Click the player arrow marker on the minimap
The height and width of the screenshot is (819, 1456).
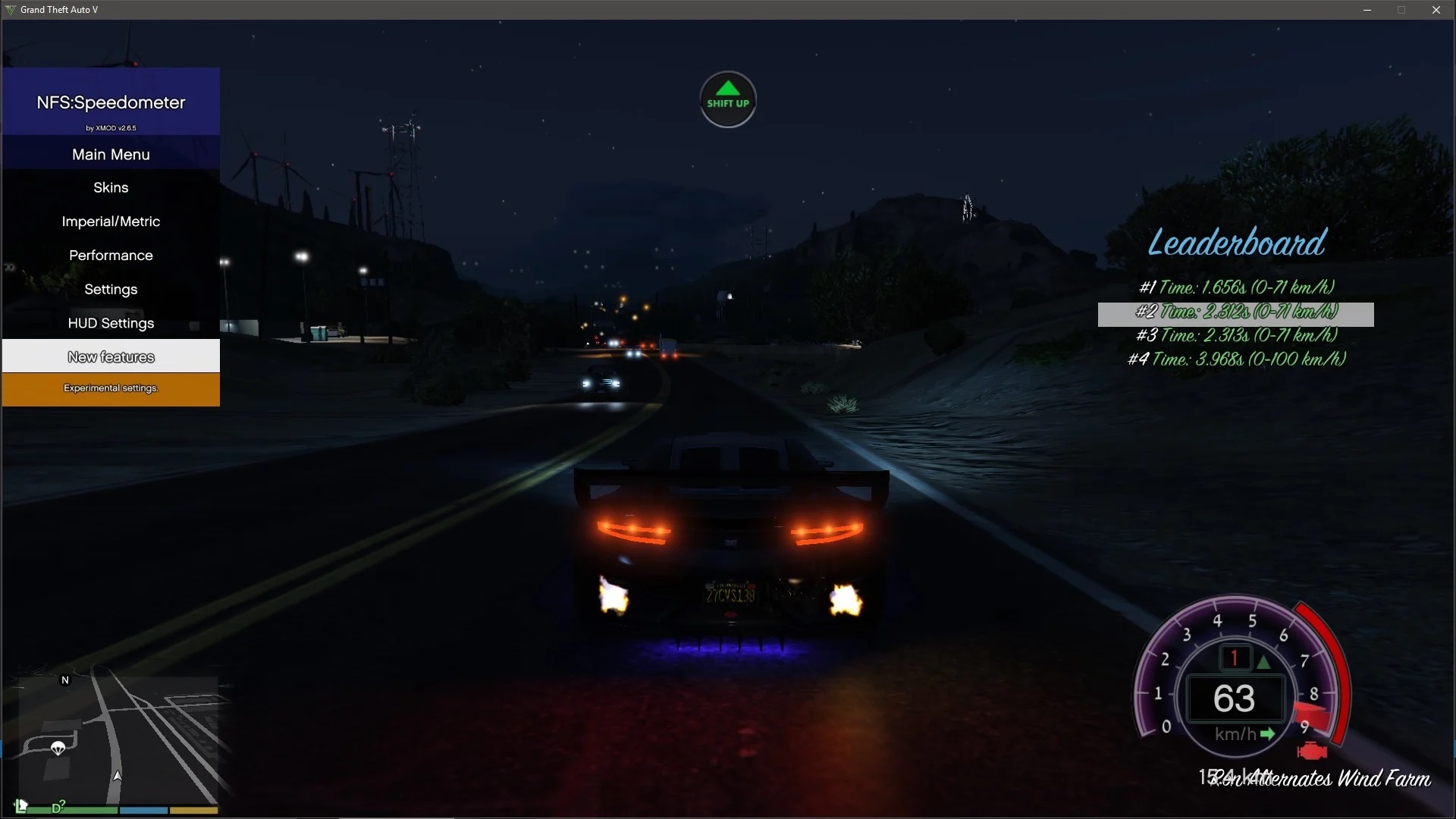pyautogui.click(x=118, y=776)
